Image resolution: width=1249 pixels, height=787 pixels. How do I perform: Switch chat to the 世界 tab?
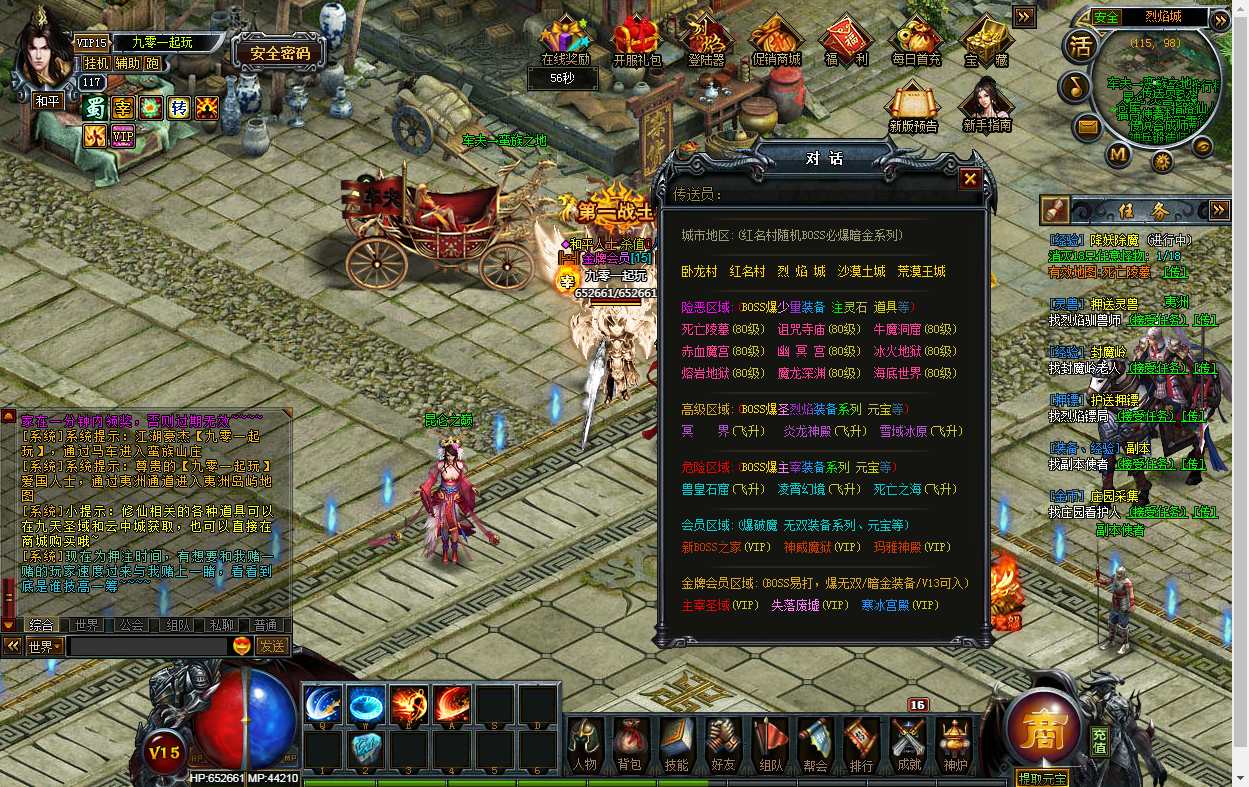(x=87, y=625)
